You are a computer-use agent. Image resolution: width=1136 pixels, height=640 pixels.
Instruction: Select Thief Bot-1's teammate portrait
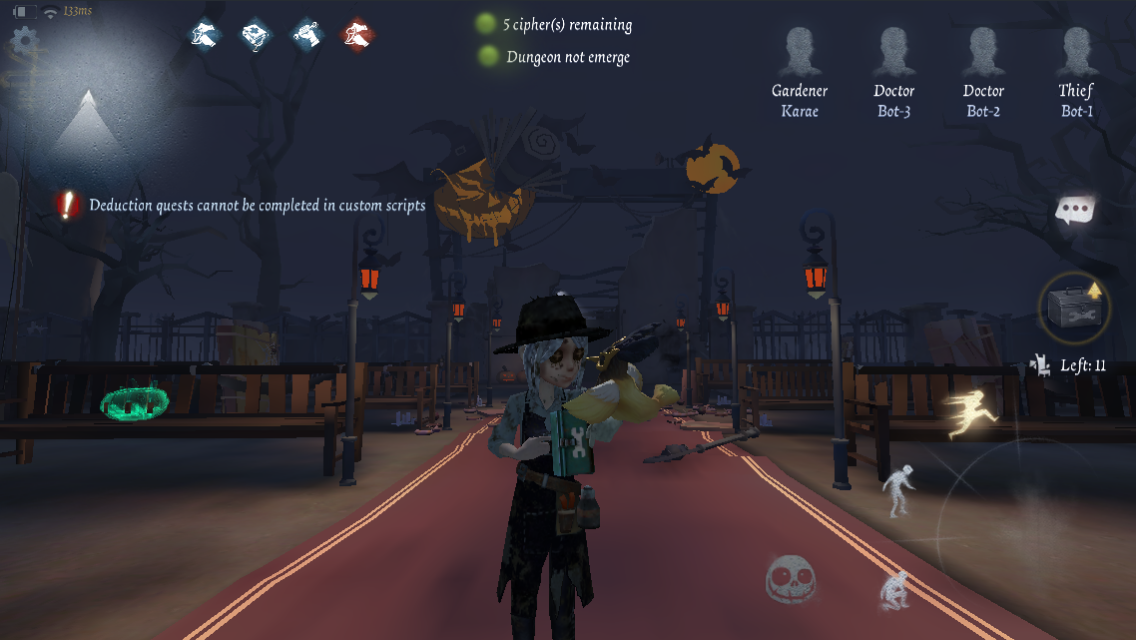click(1076, 53)
